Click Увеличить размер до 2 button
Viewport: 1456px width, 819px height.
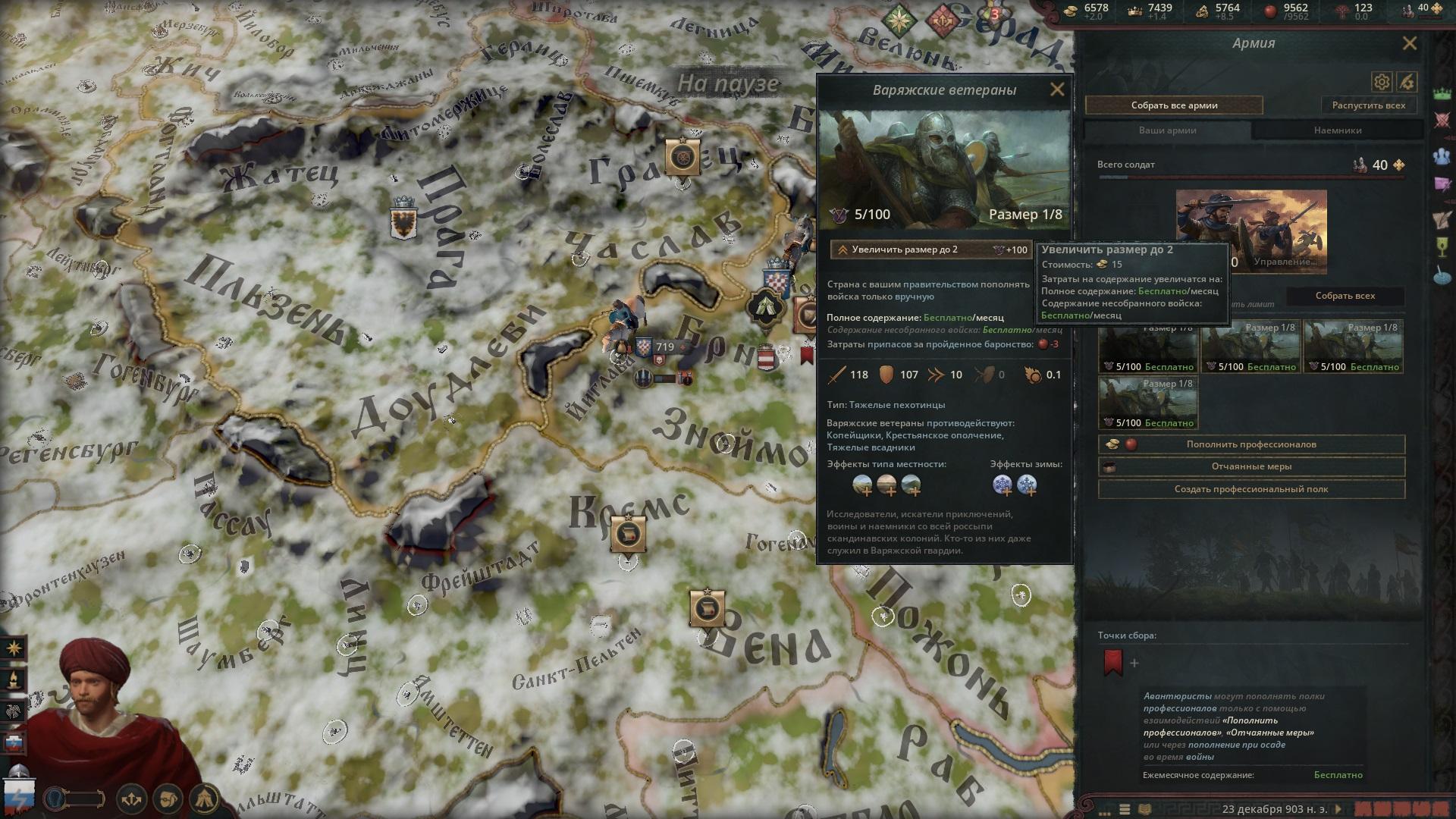(930, 249)
